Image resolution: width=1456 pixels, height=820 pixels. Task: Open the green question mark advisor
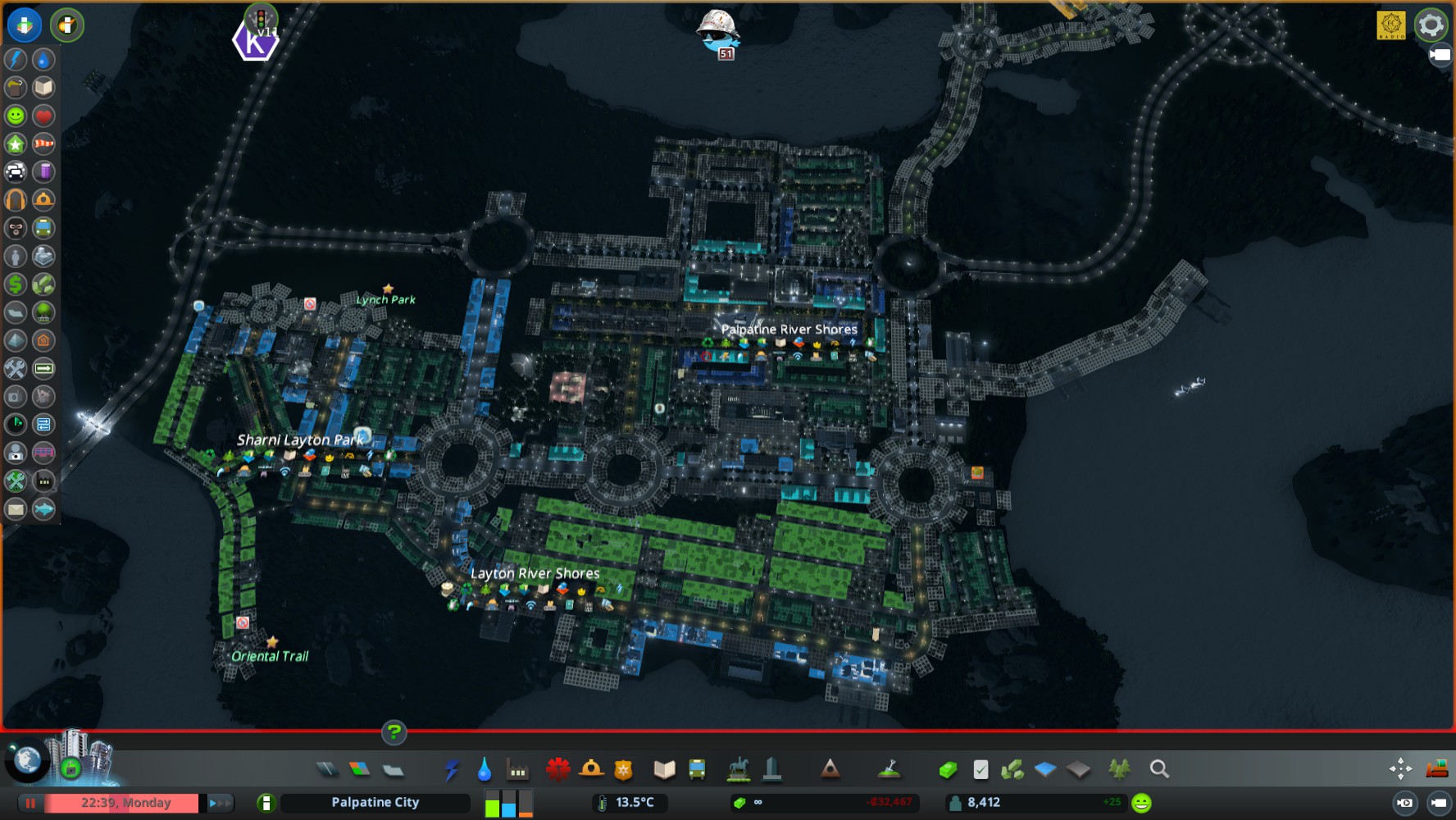[x=394, y=732]
